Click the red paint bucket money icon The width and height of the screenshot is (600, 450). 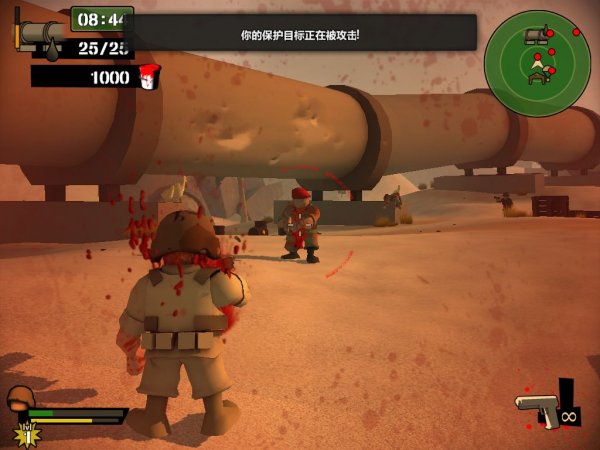point(148,77)
